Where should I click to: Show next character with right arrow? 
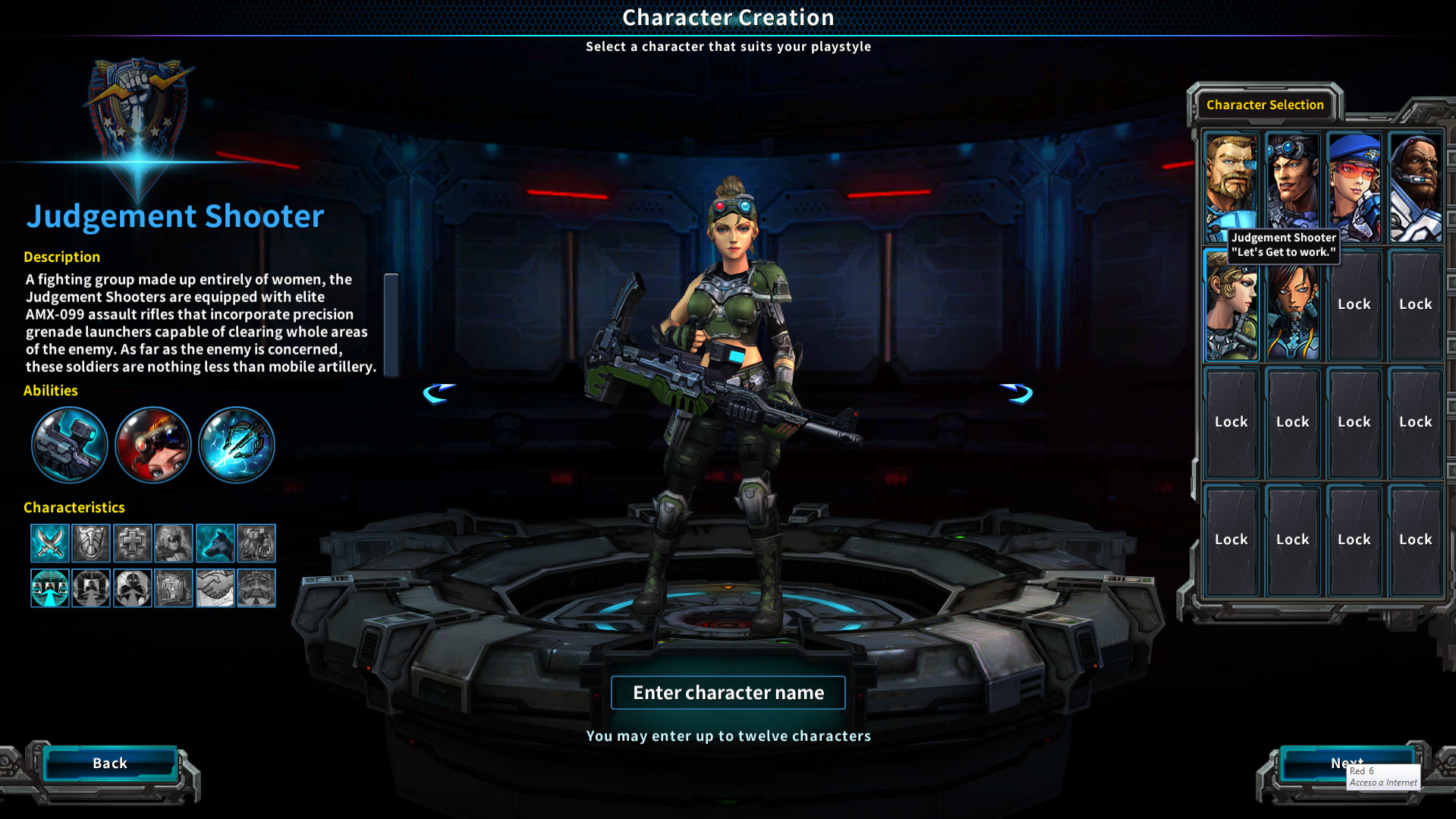pos(1017,393)
